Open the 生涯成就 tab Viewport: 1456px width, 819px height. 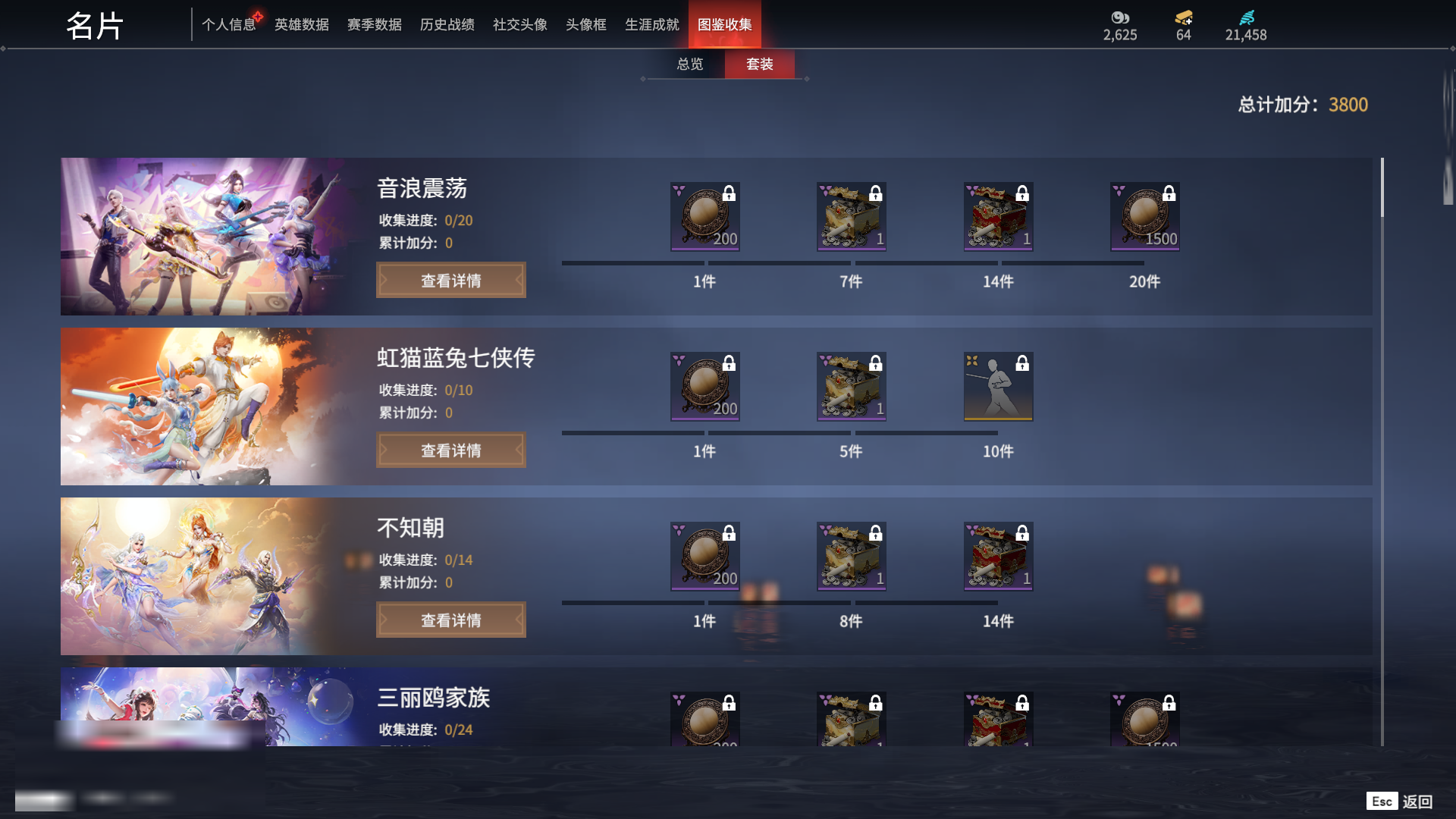[651, 25]
